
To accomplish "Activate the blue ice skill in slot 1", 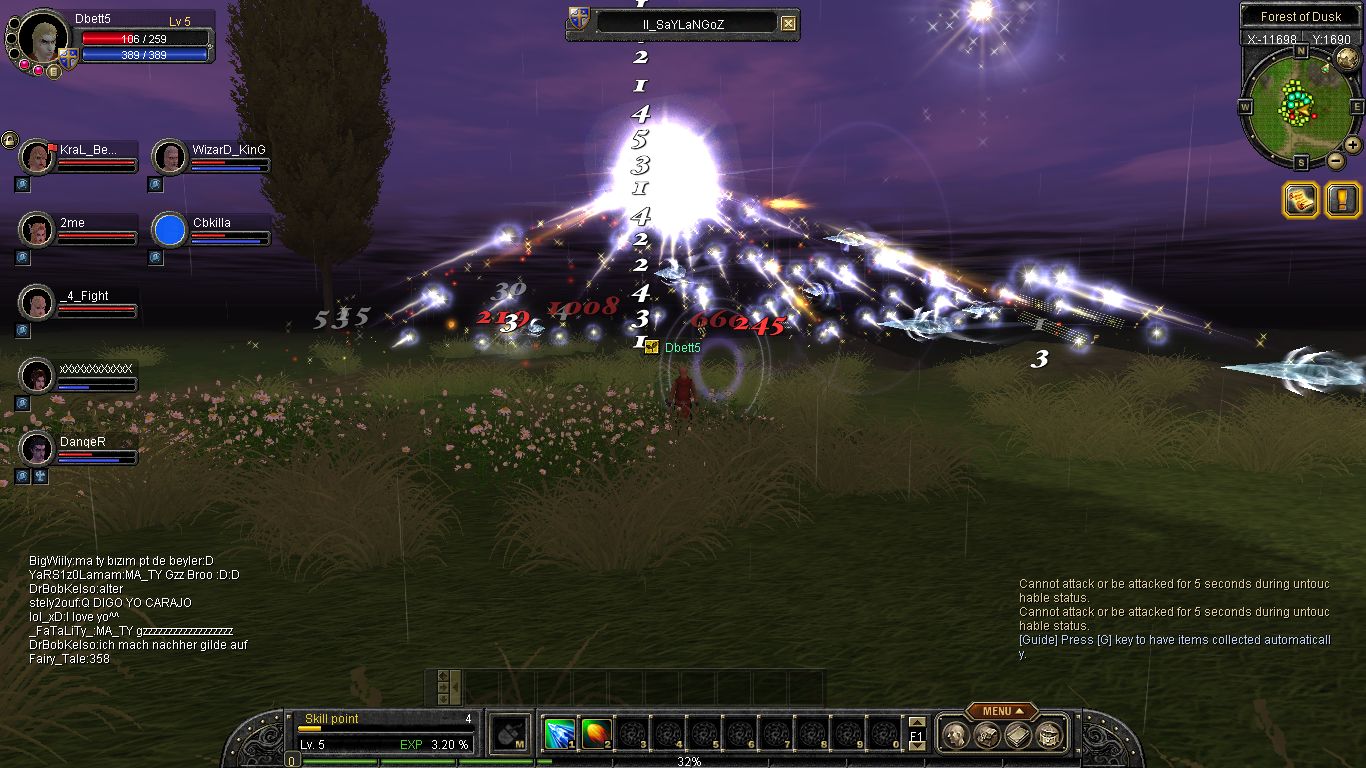I will click(x=559, y=734).
